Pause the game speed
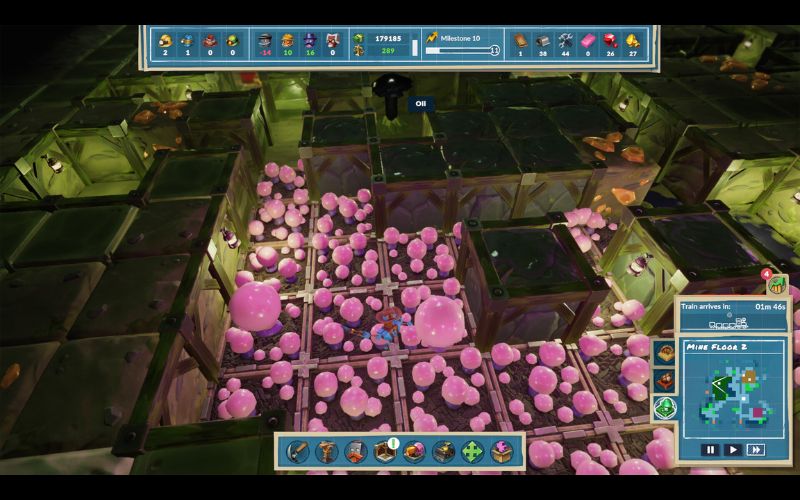The height and width of the screenshot is (500, 800). 710,450
